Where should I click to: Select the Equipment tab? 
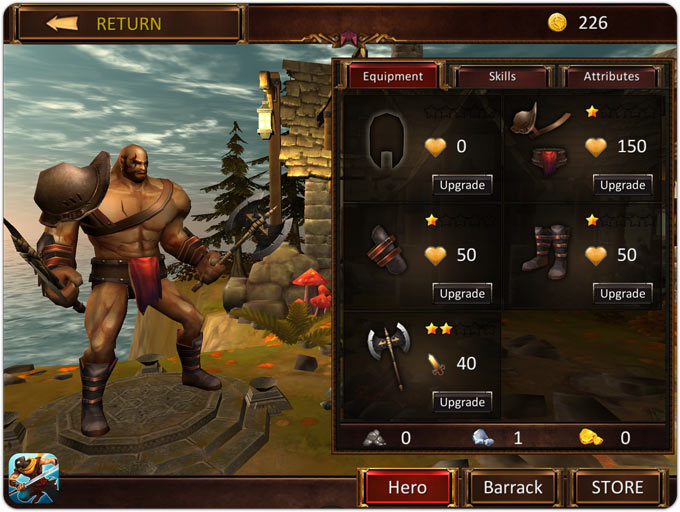393,76
